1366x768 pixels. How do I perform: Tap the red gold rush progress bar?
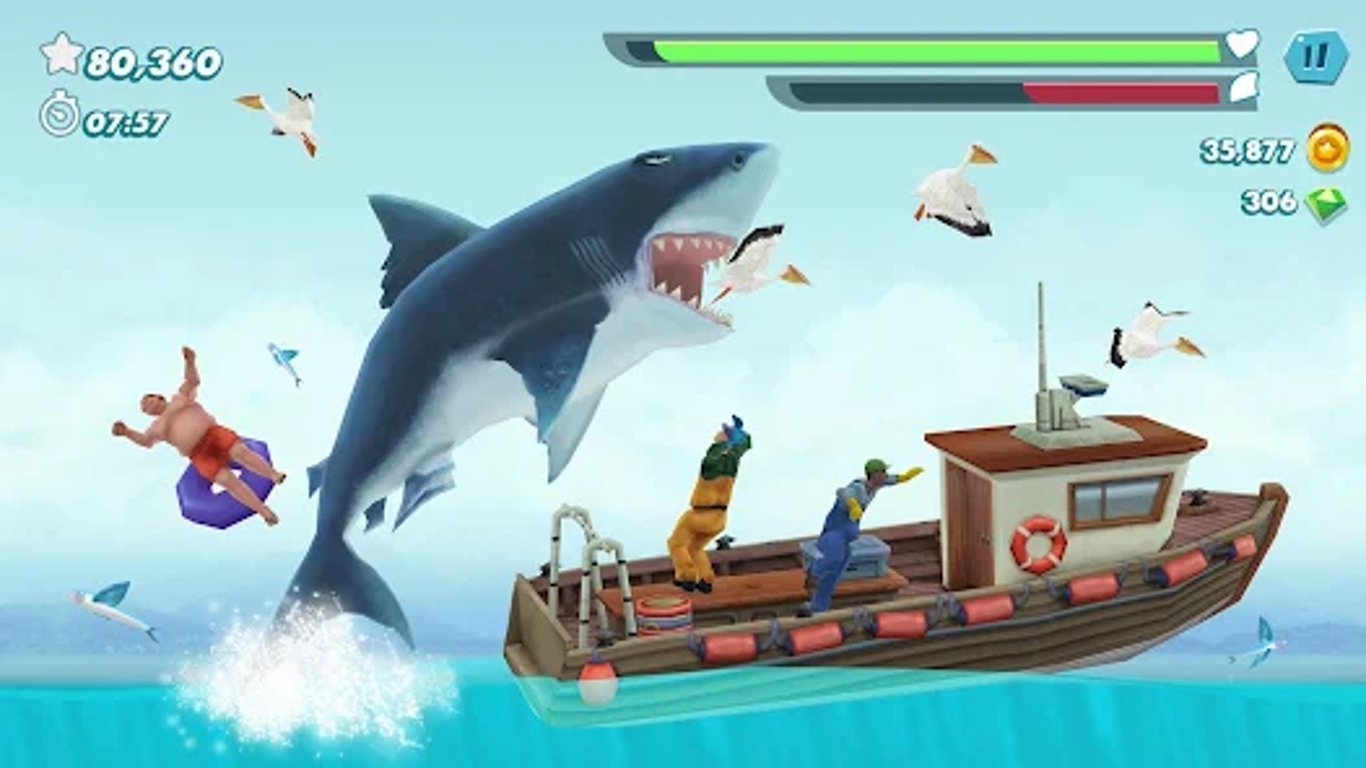click(1120, 88)
